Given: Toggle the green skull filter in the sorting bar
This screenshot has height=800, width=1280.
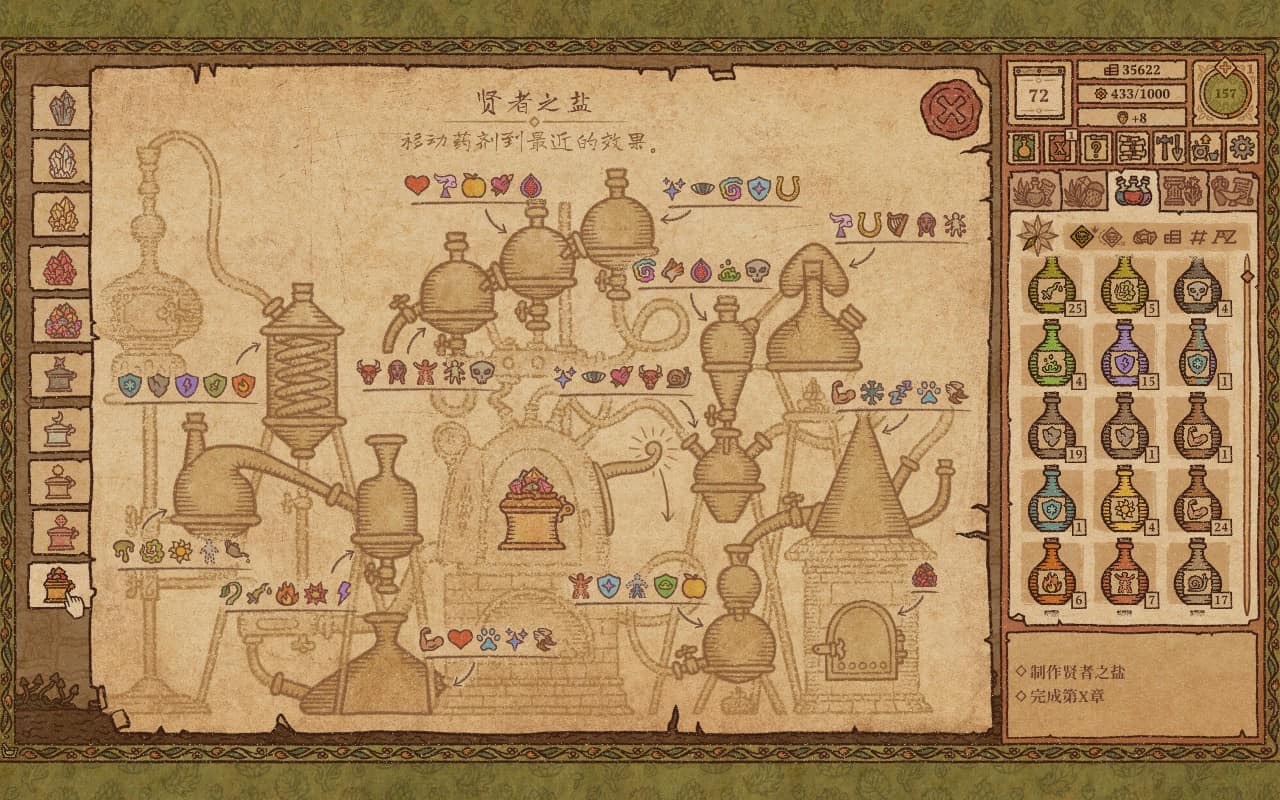Looking at the screenshot, I should coord(1081,235).
